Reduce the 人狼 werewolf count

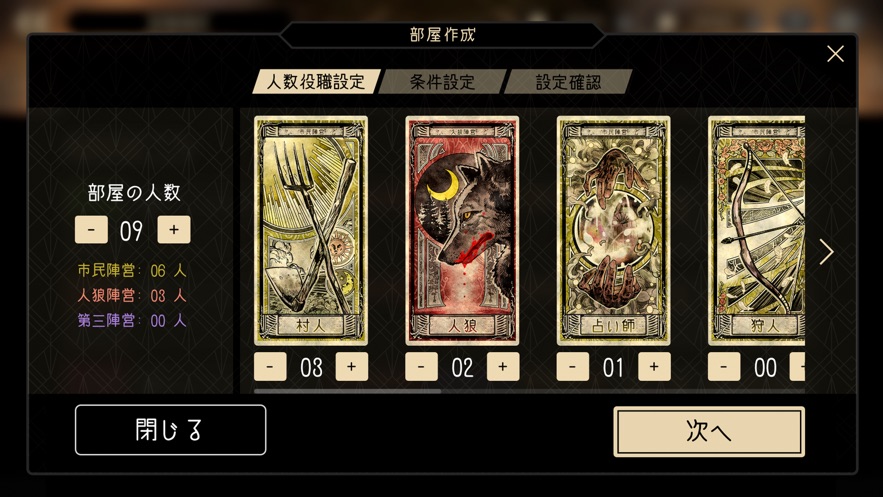pos(421,367)
